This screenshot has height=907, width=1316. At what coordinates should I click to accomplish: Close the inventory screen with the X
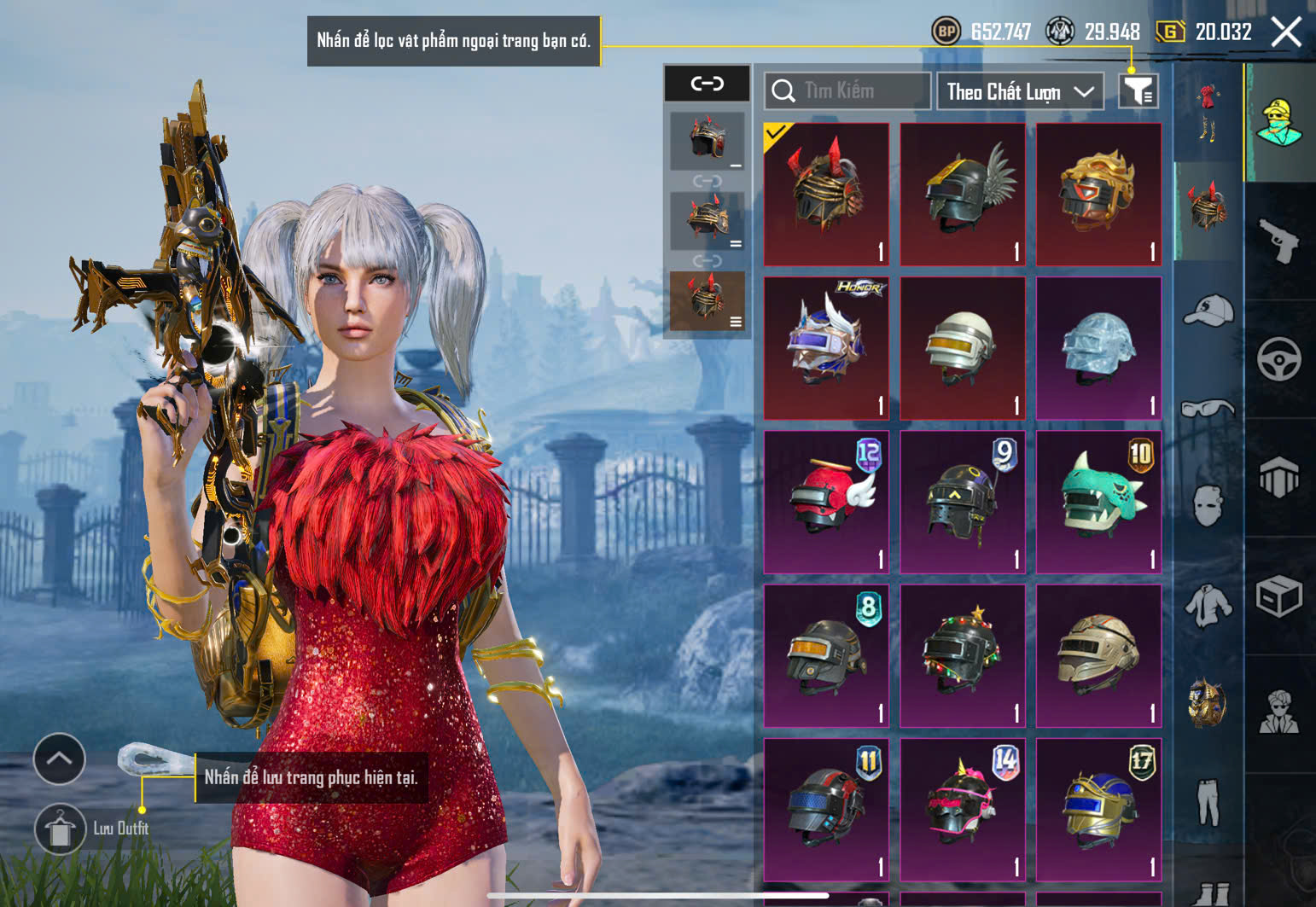1285,32
